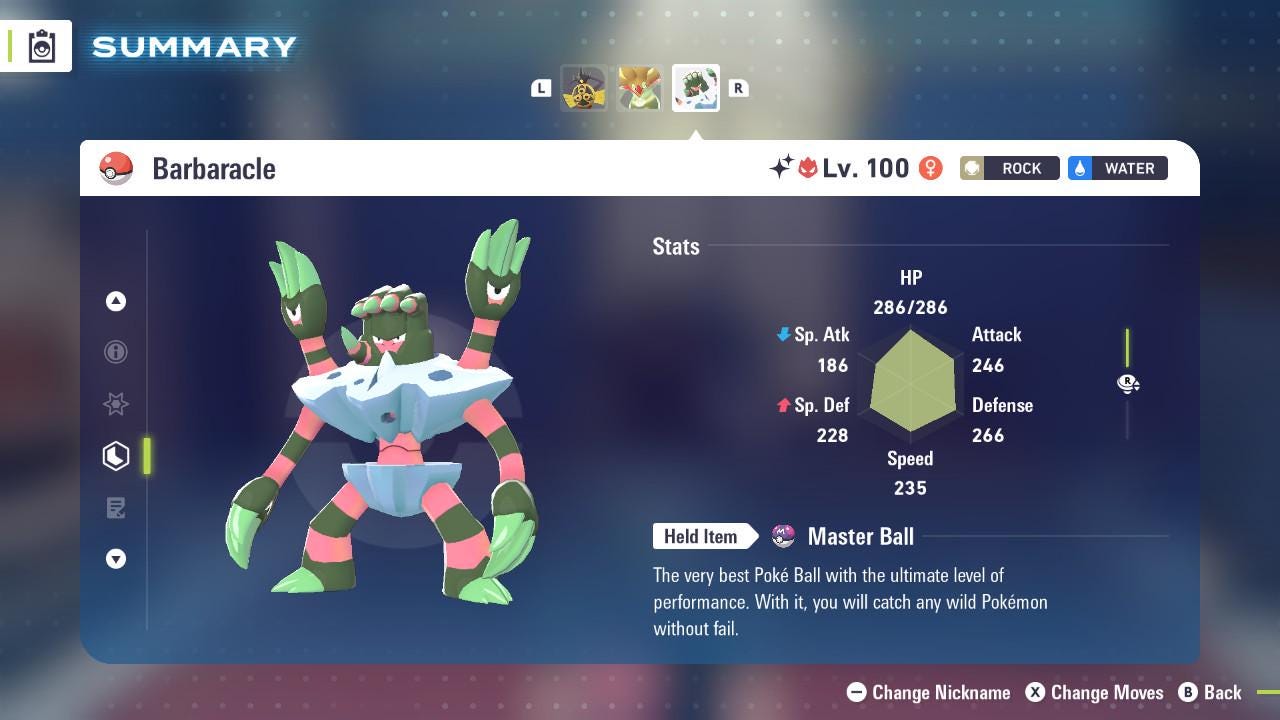Click the shiny sparkle icon near Lv. 100
Viewport: 1280px width, 720px height.
(783, 168)
